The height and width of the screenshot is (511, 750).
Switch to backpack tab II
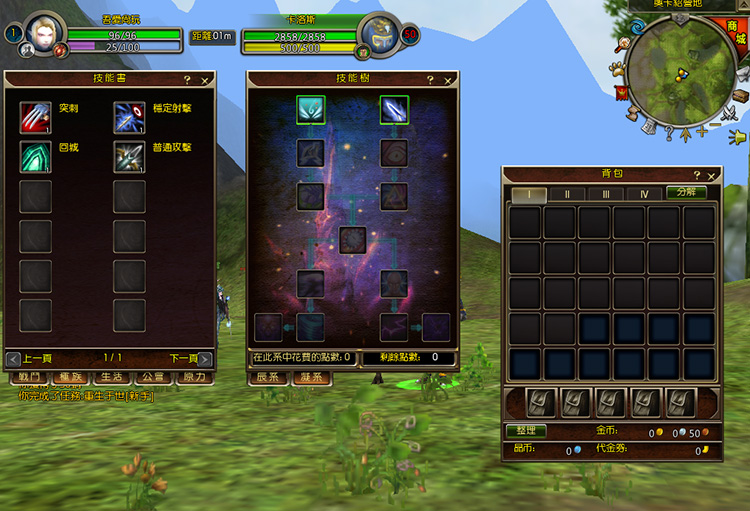[x=567, y=193]
